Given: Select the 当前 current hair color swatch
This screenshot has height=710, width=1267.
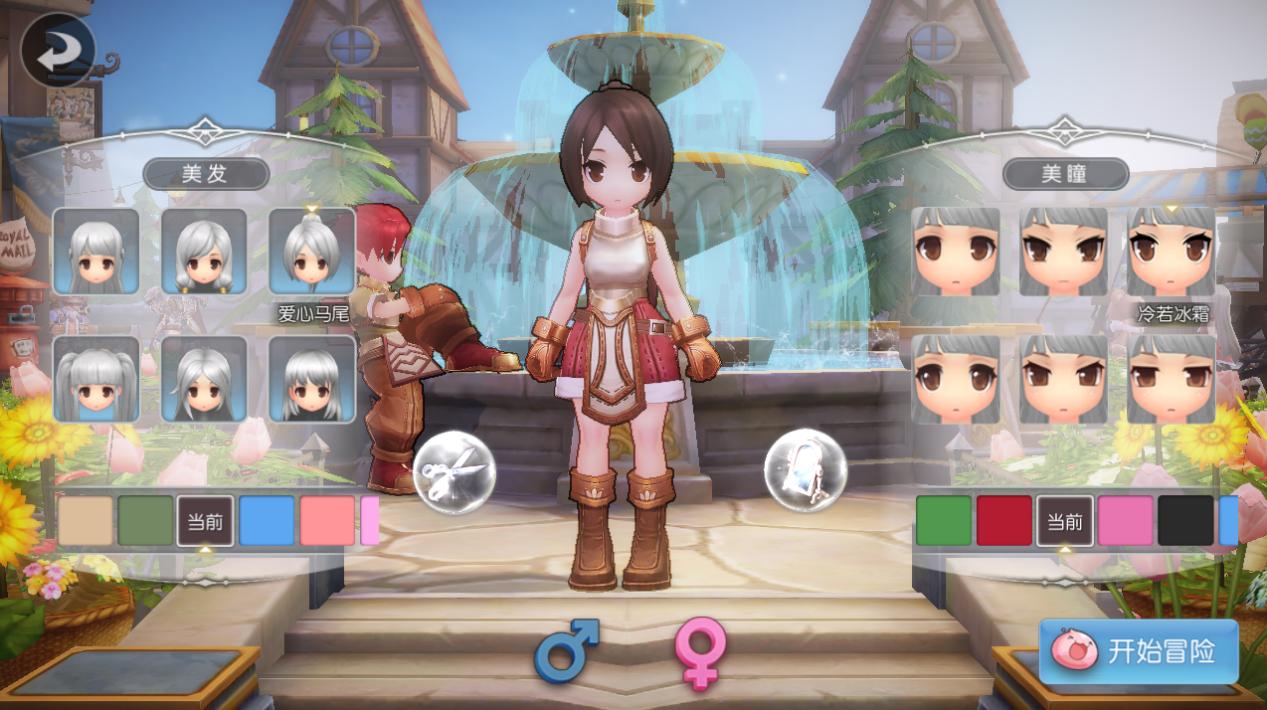Looking at the screenshot, I should pos(206,521).
